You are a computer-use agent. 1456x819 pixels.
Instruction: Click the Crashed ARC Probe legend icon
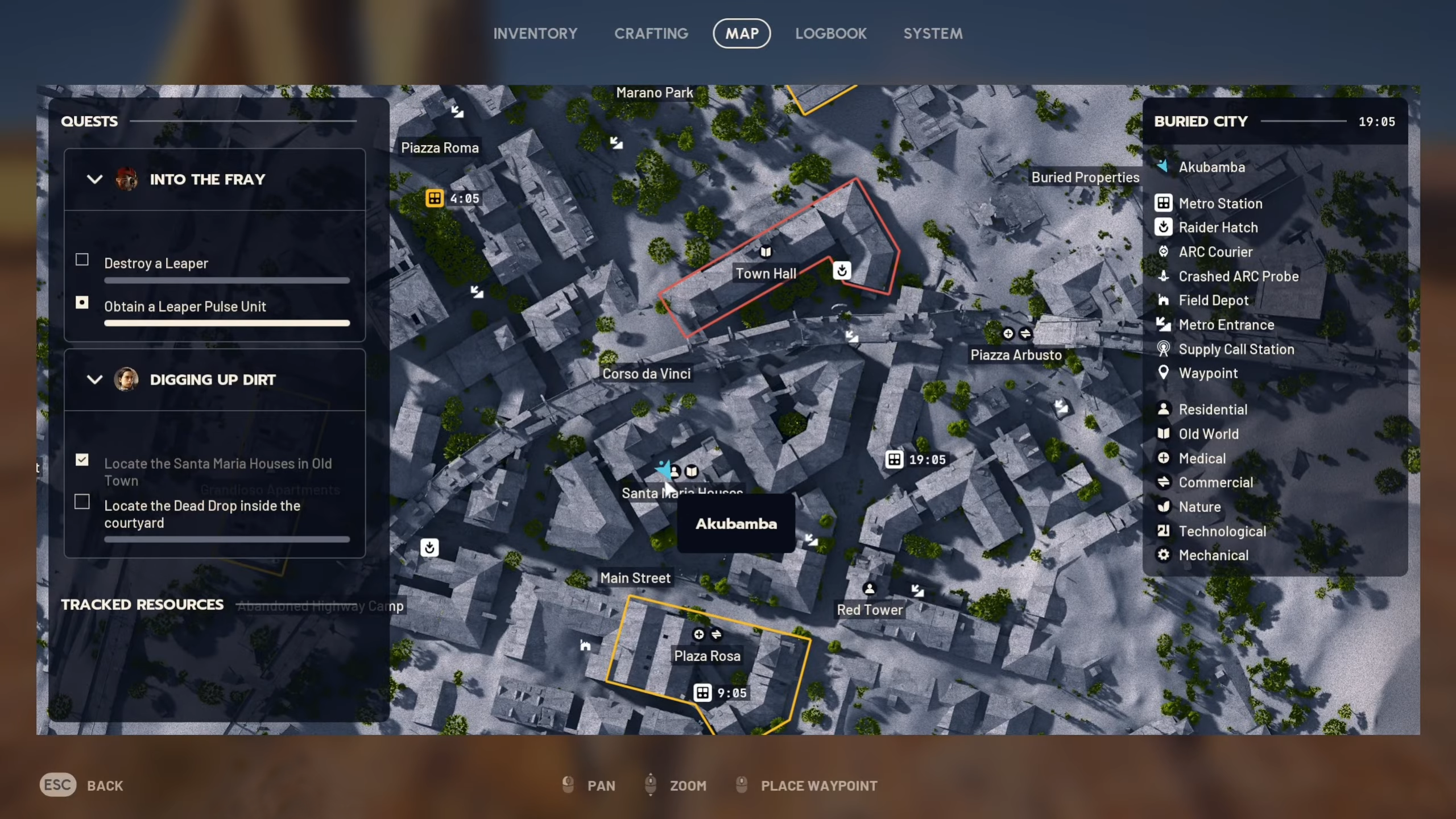tap(1164, 276)
